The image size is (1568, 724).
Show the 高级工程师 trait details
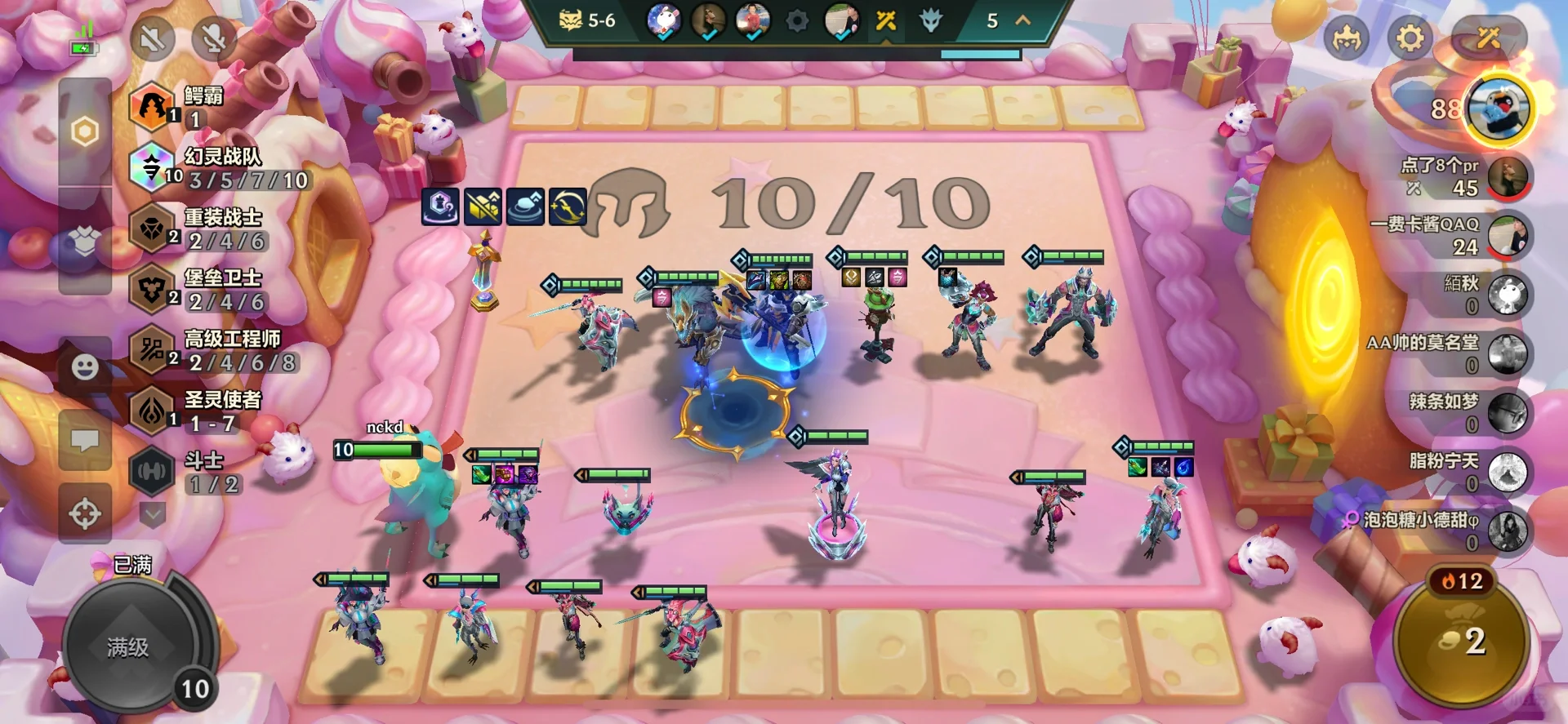152,350
